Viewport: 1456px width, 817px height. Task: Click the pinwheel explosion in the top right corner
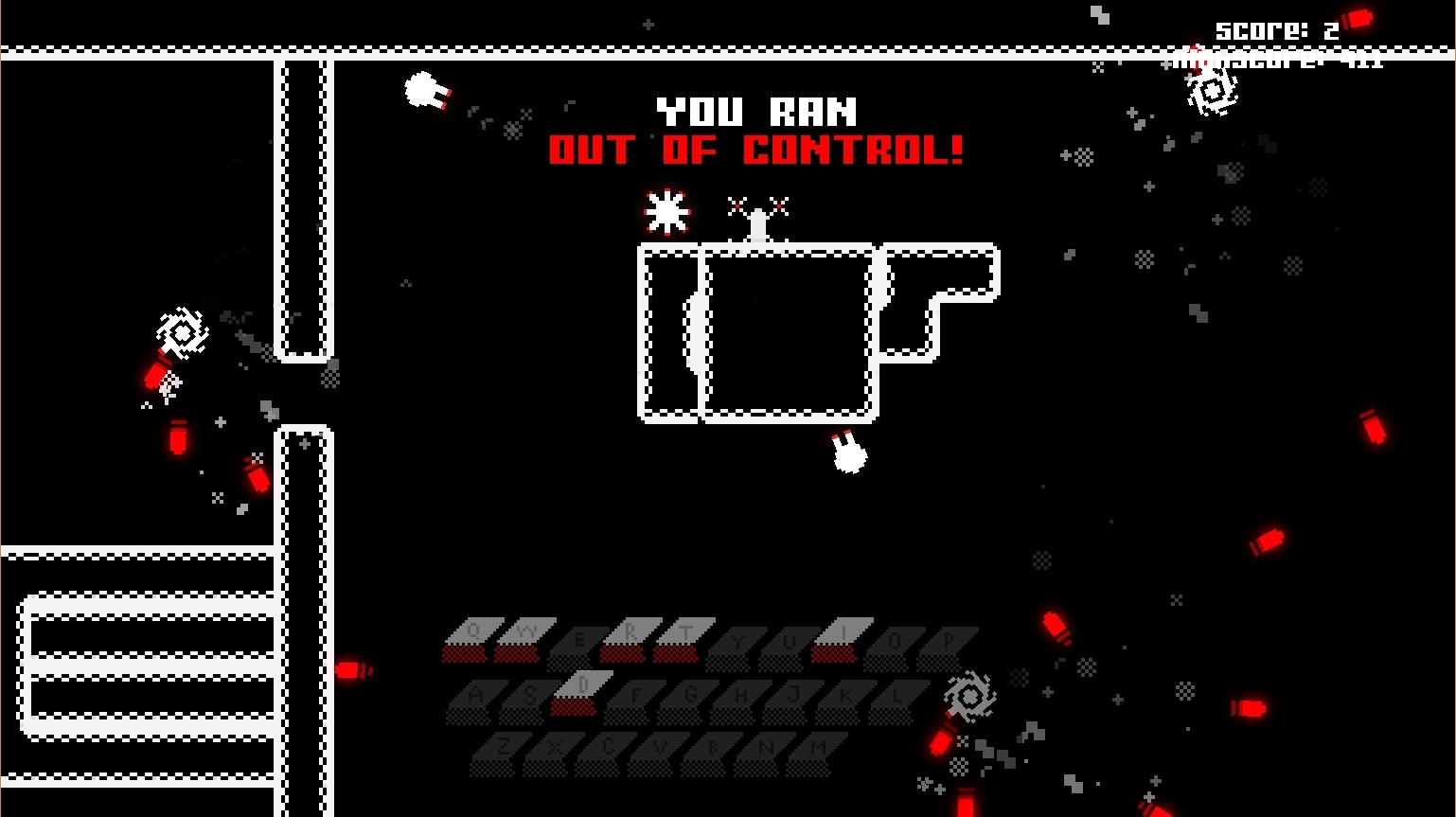coord(1212,92)
